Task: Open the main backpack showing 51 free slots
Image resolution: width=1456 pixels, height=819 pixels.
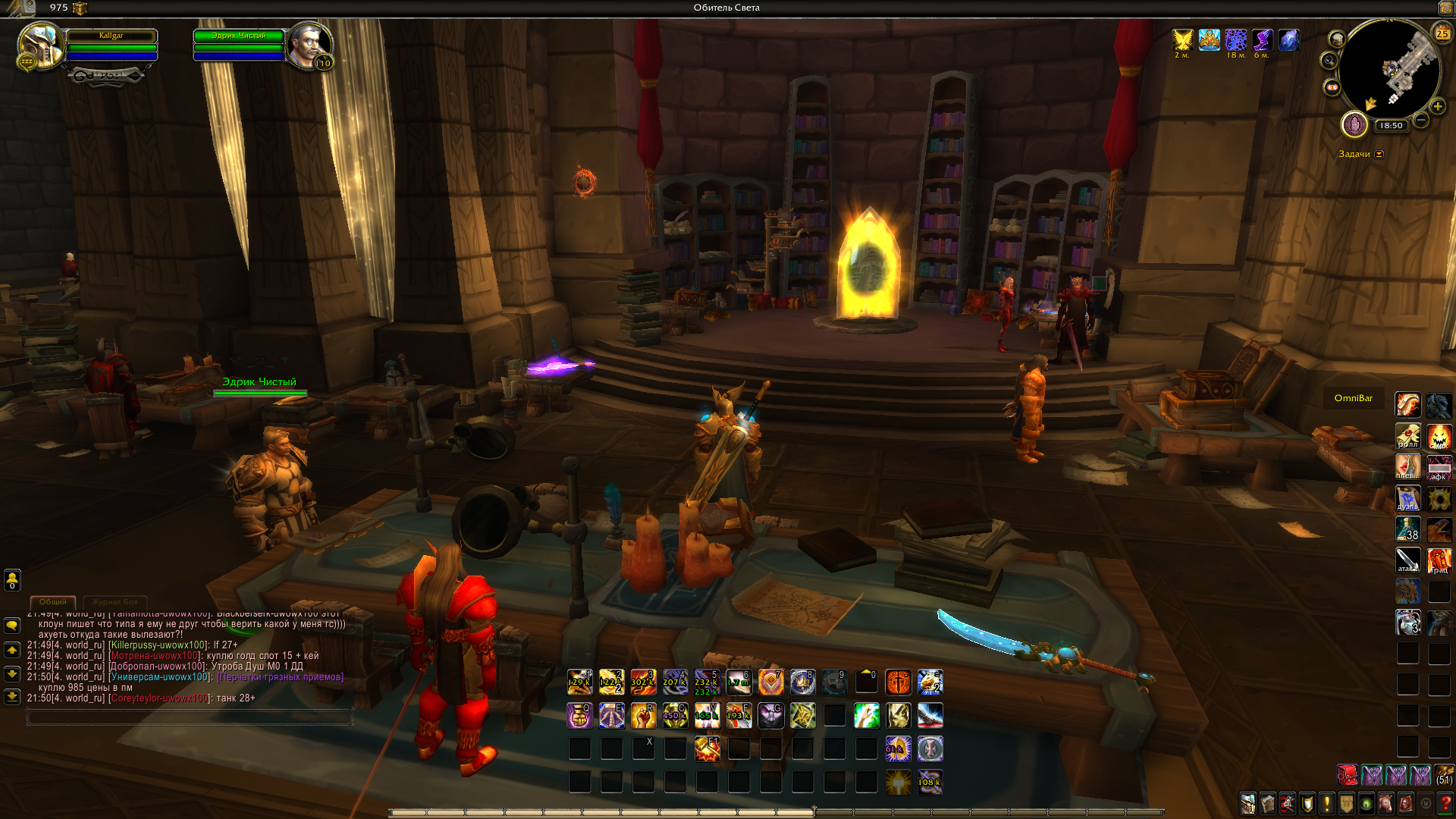Action: tap(1444, 775)
